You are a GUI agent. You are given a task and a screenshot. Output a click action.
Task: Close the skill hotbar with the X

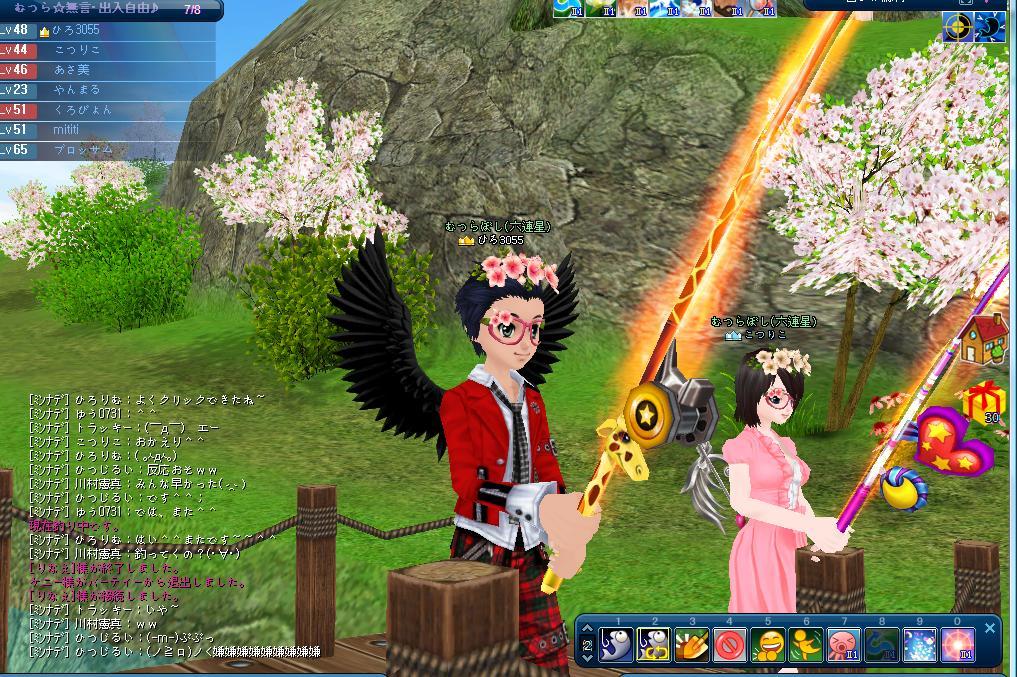click(990, 628)
